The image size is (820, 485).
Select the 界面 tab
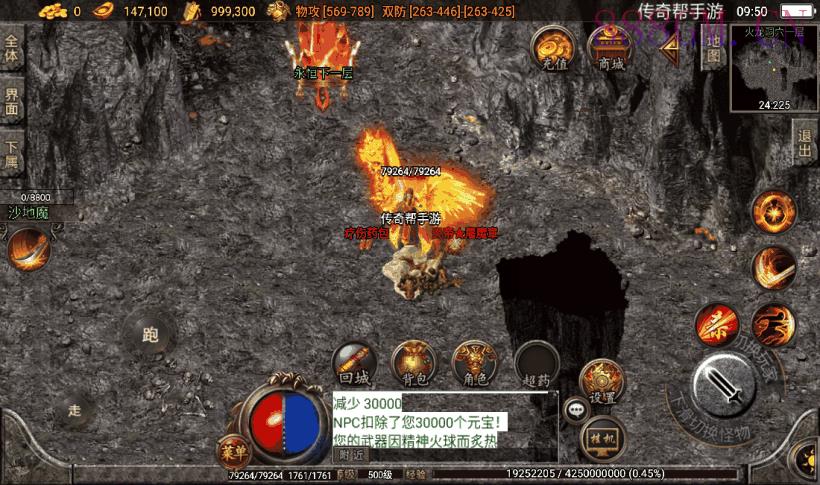pyautogui.click(x=12, y=102)
